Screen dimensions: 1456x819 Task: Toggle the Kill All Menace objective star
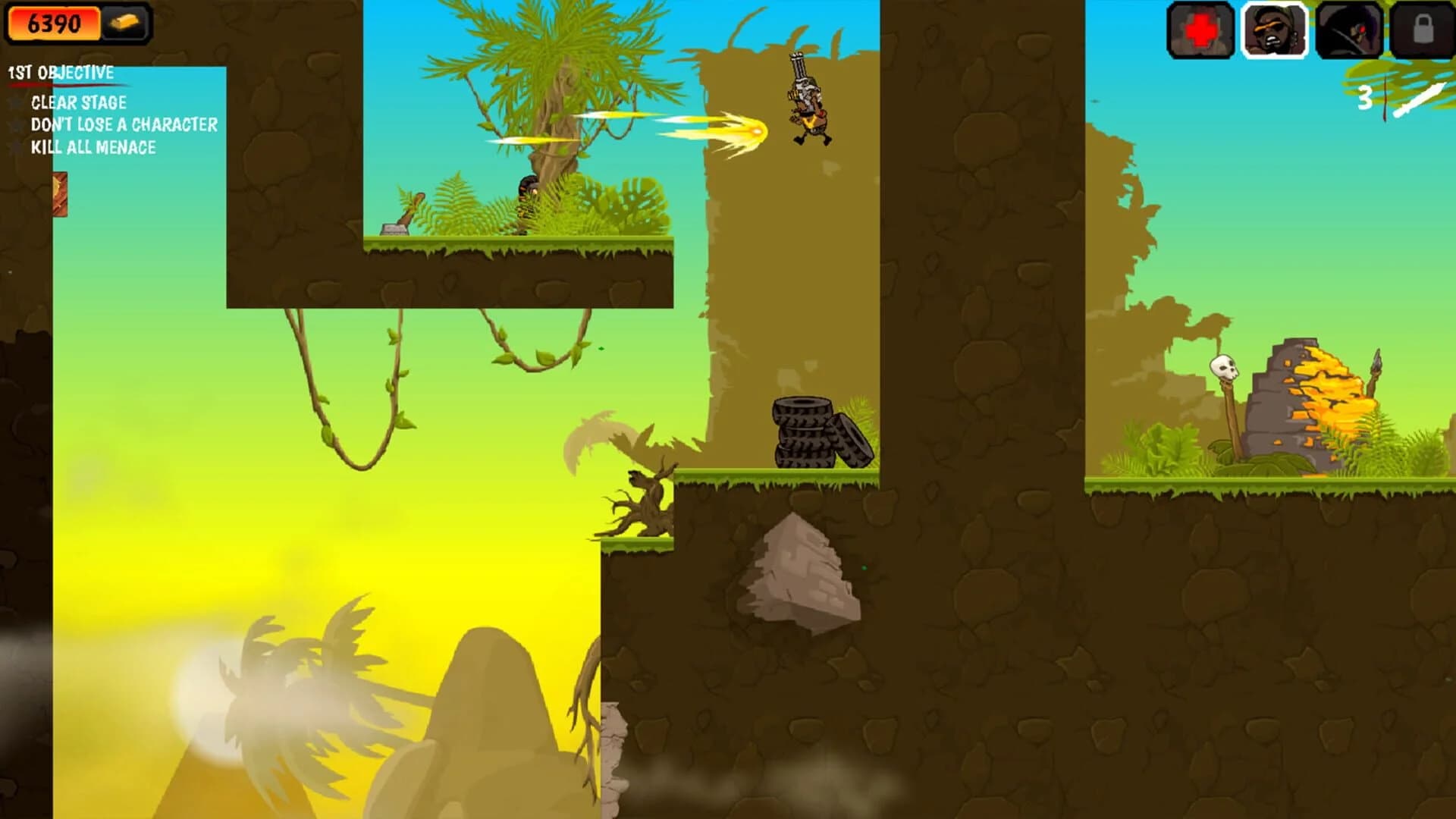[17, 149]
